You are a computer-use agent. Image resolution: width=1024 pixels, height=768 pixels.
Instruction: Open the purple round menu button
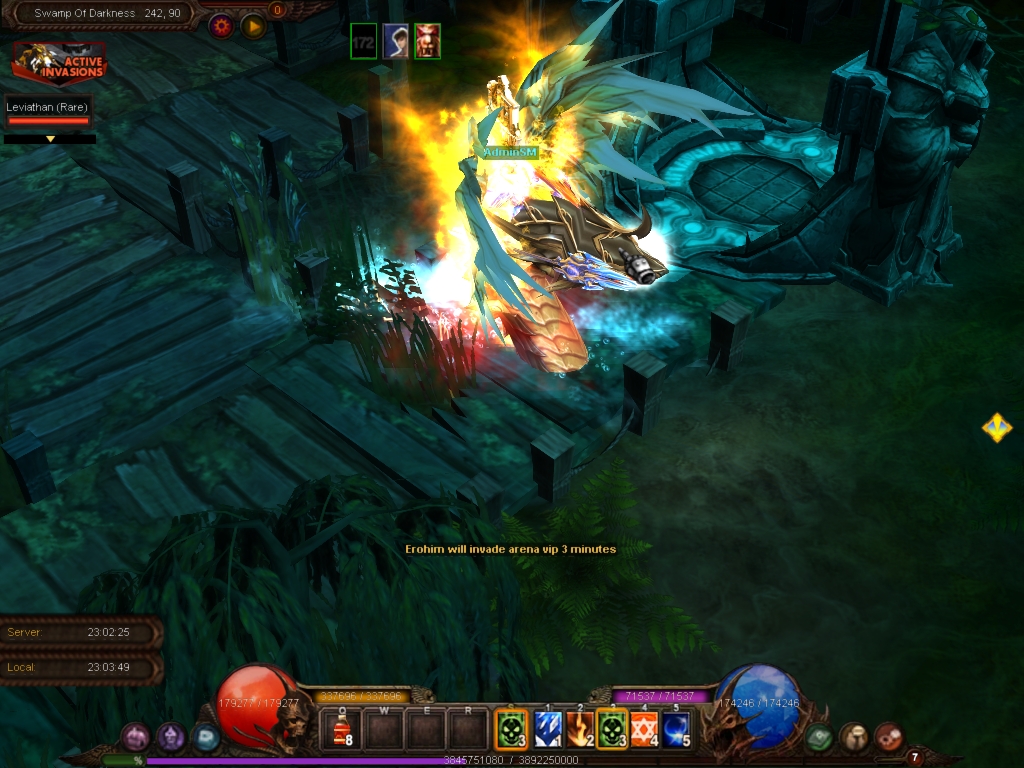coord(171,738)
